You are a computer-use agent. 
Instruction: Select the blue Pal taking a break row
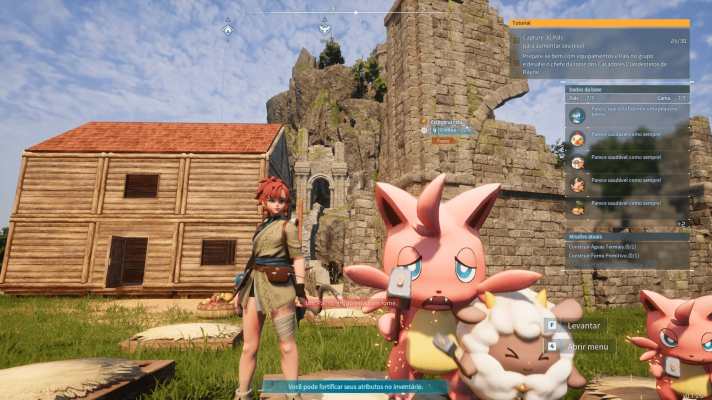point(627,114)
